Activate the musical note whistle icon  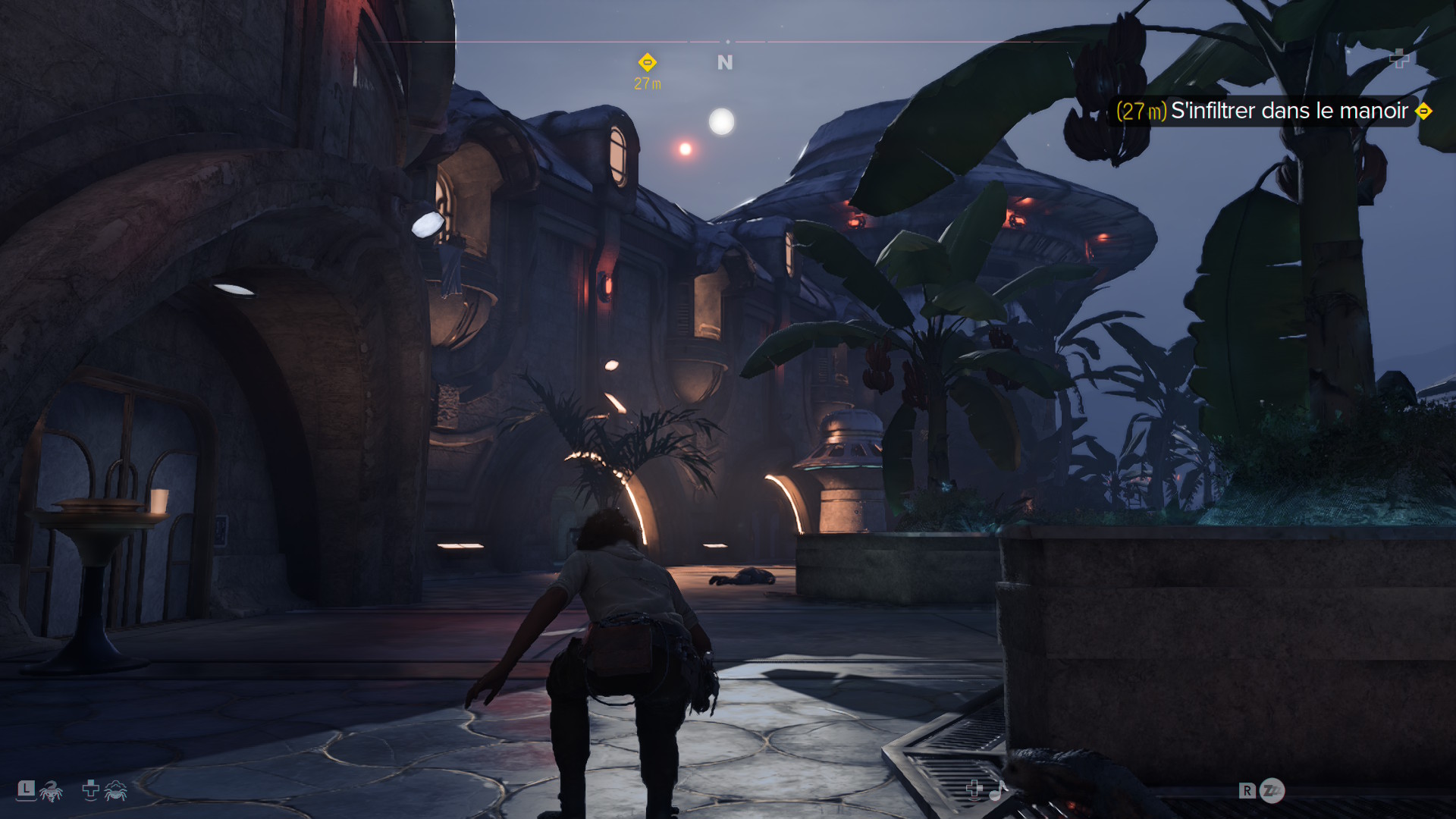pos(997,791)
